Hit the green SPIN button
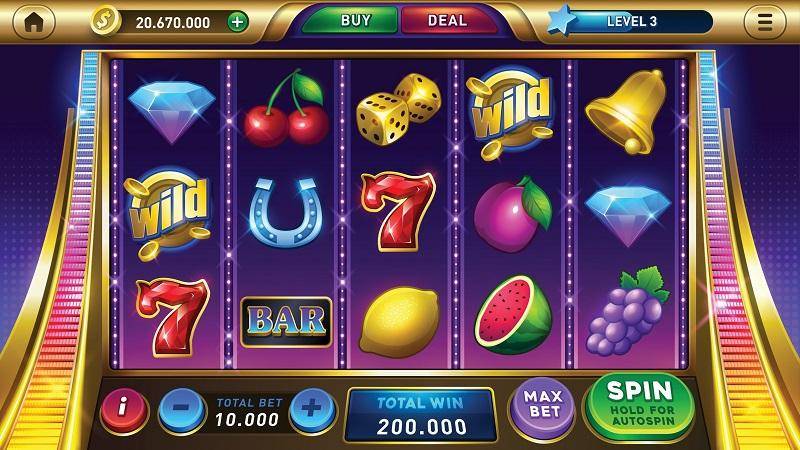 point(640,403)
